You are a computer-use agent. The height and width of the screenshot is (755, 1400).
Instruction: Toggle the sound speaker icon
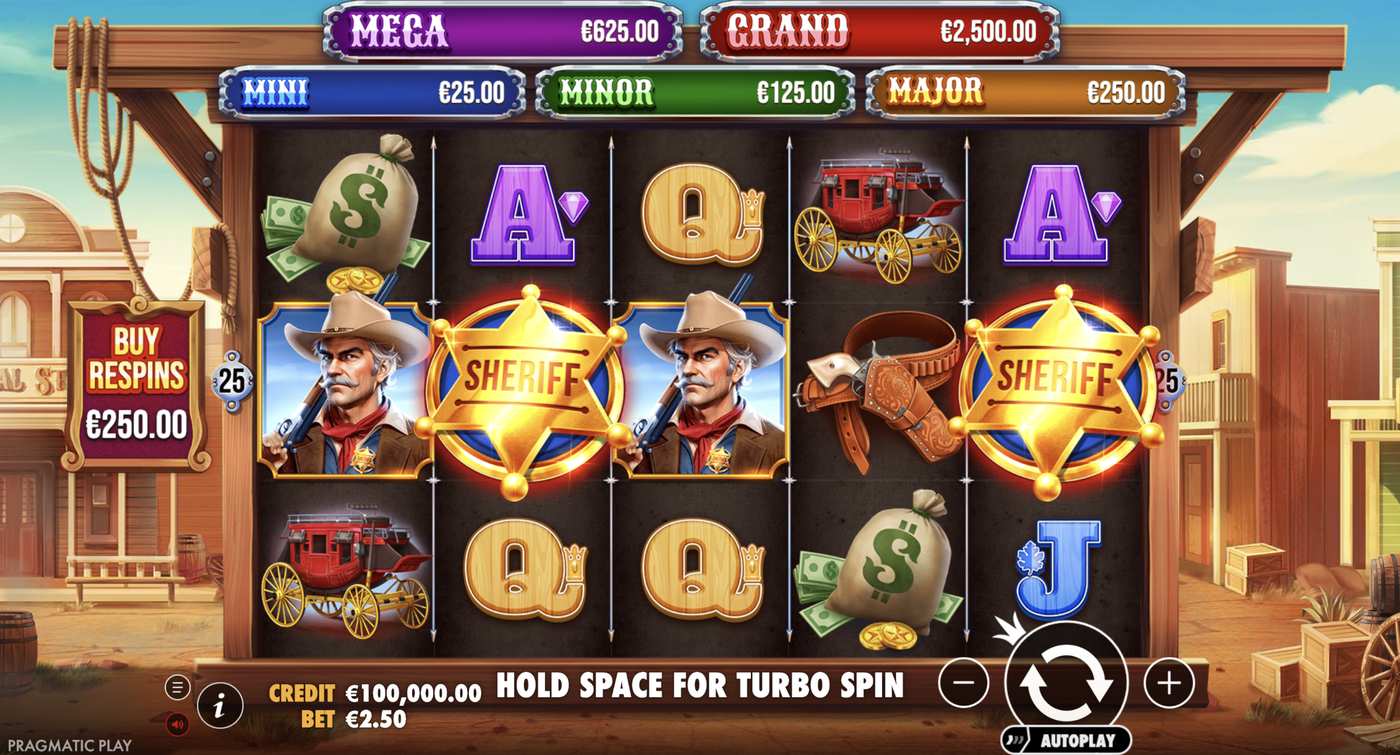coord(178,722)
